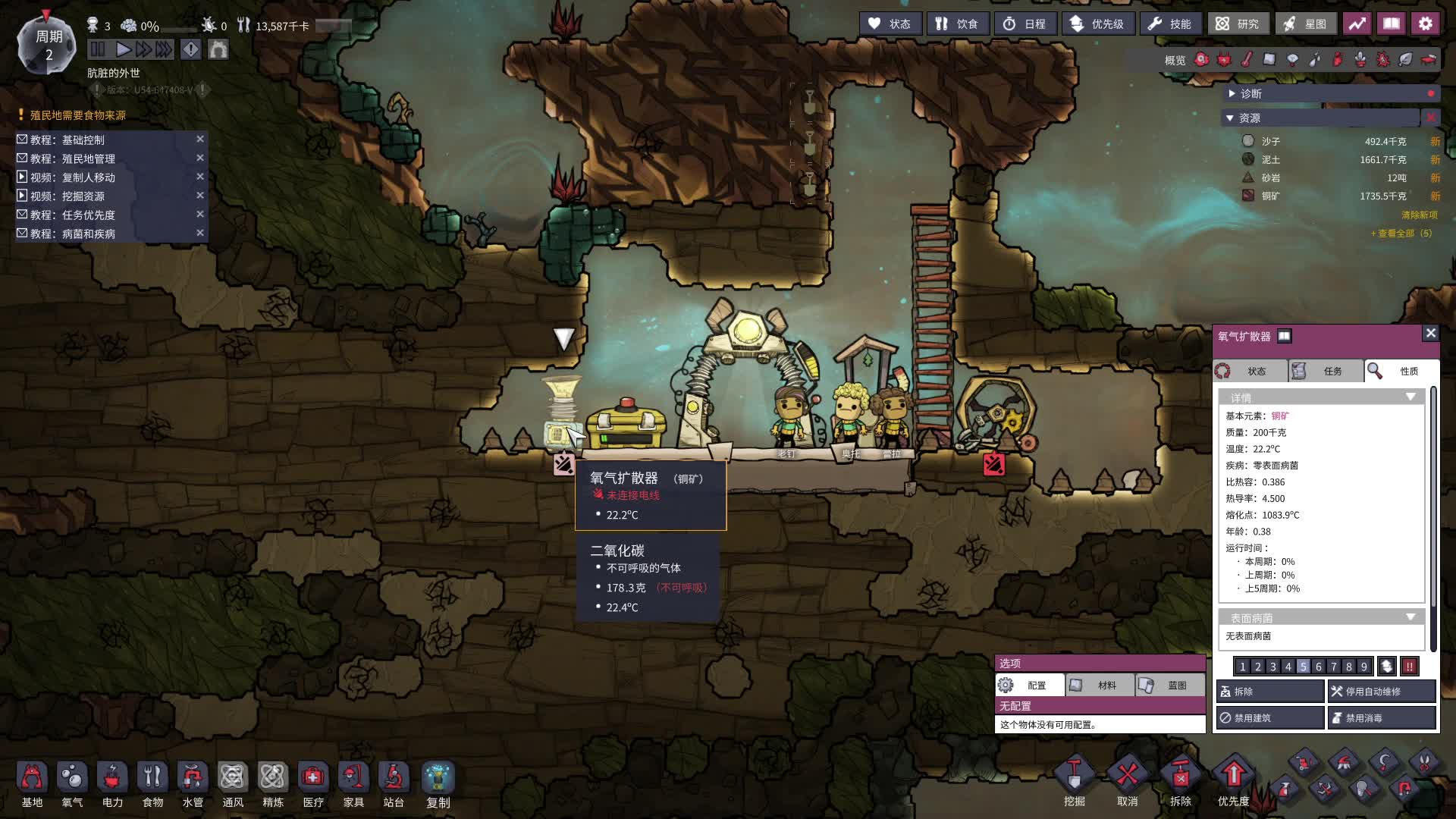Screen dimensions: 1456x819
Task: Open the 氧气 build category
Action: [72, 784]
